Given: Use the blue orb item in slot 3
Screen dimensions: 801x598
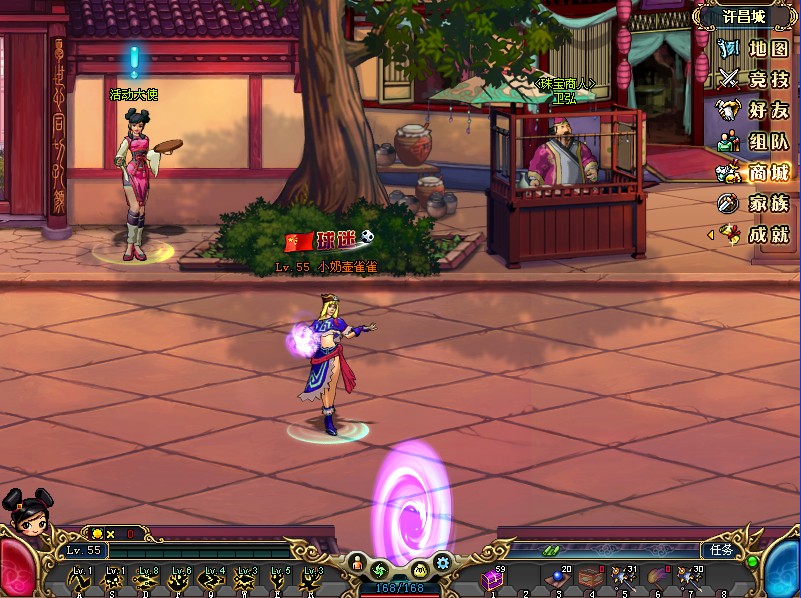Looking at the screenshot, I should pos(557,579).
